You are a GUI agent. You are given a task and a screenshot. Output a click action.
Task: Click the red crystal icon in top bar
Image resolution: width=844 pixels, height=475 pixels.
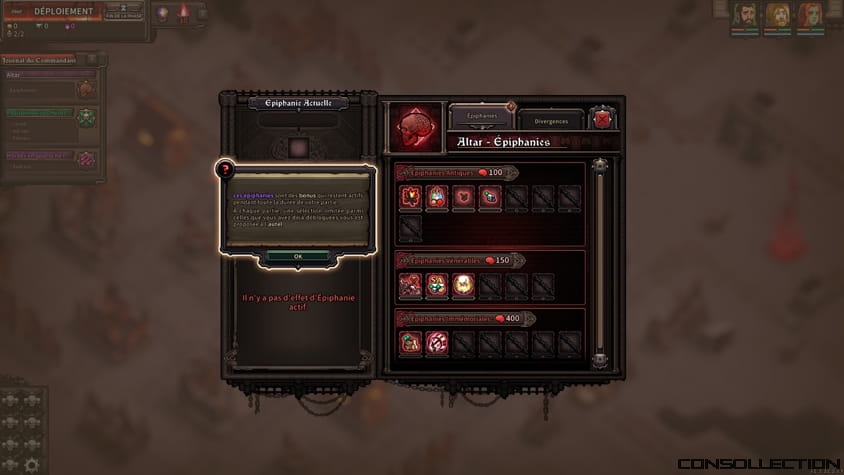click(x=184, y=13)
